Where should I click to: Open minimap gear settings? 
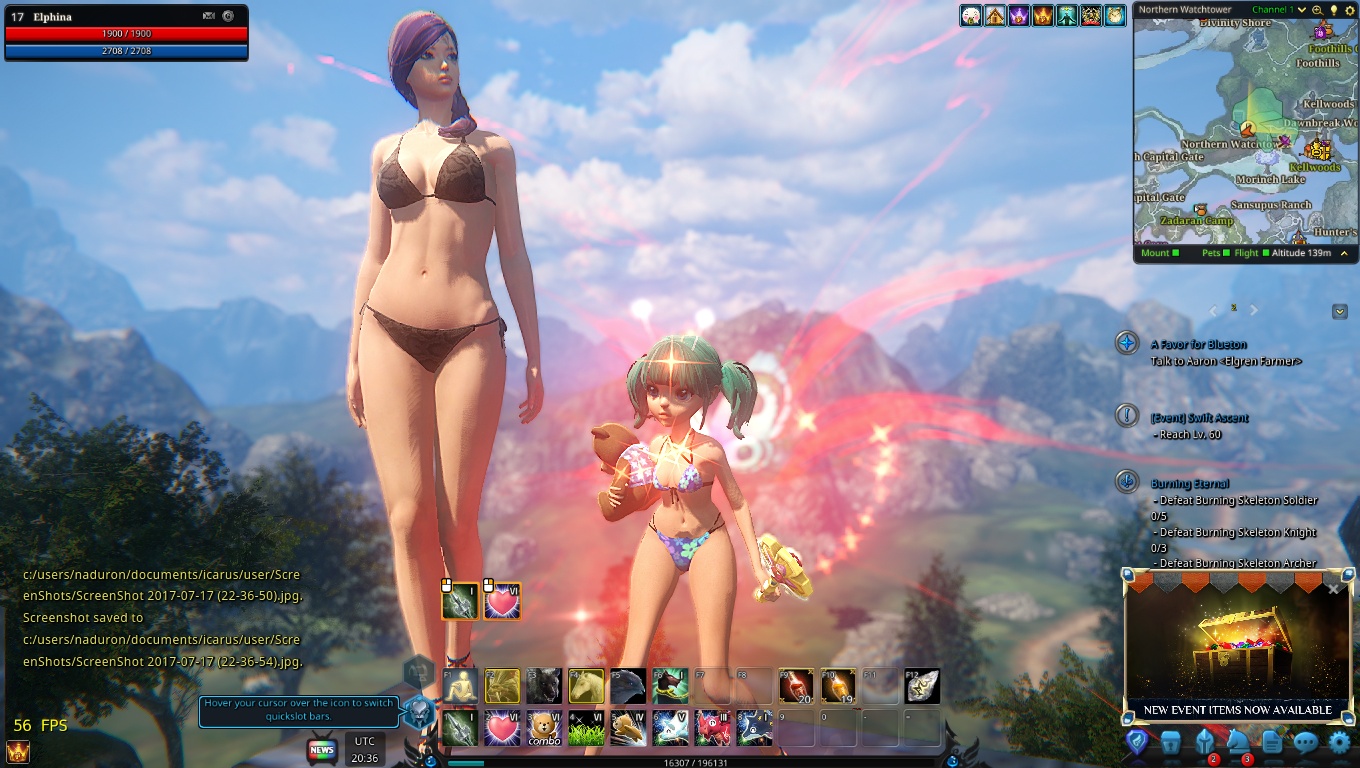click(1348, 10)
